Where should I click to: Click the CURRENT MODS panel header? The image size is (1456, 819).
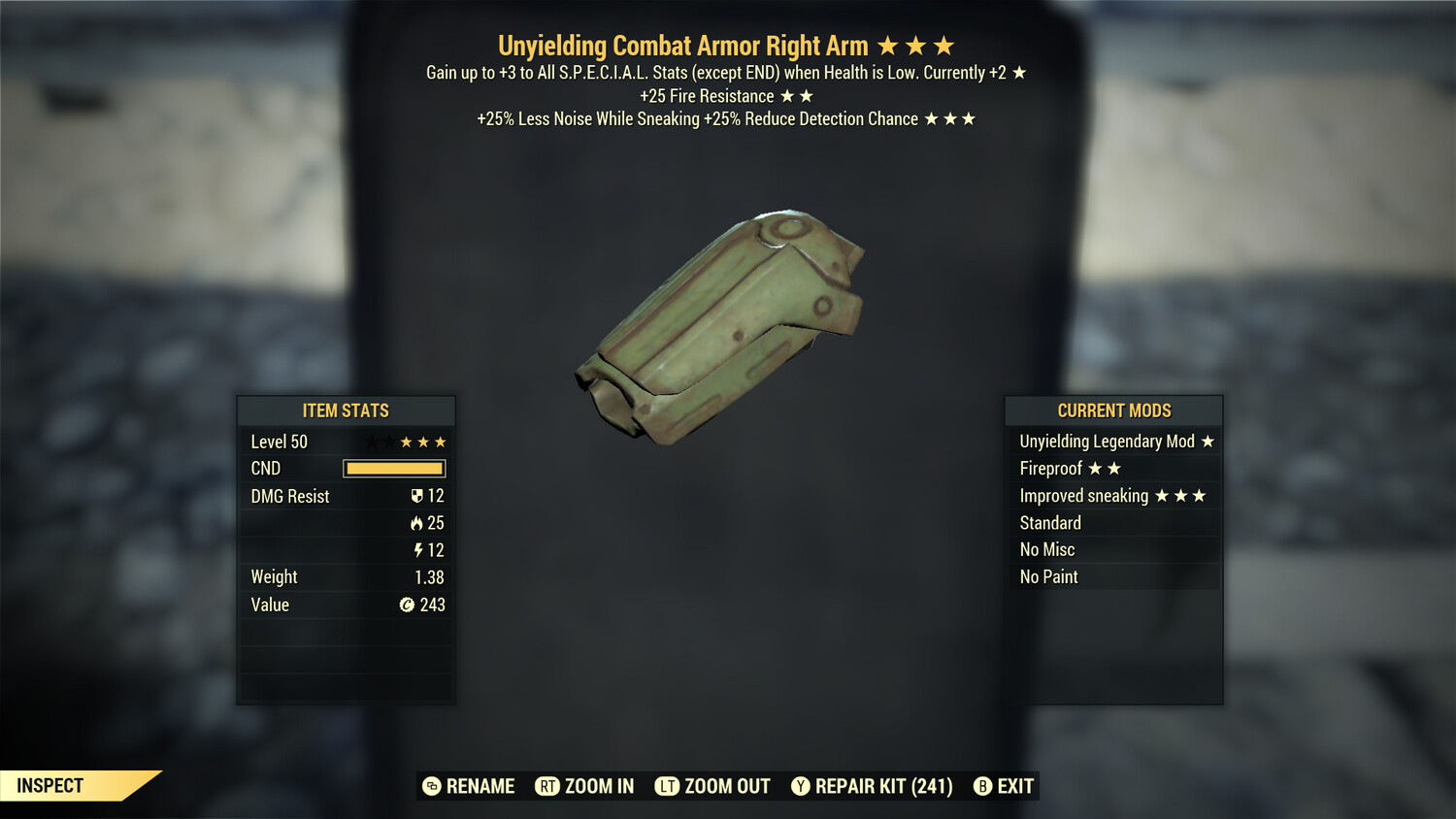1114,410
